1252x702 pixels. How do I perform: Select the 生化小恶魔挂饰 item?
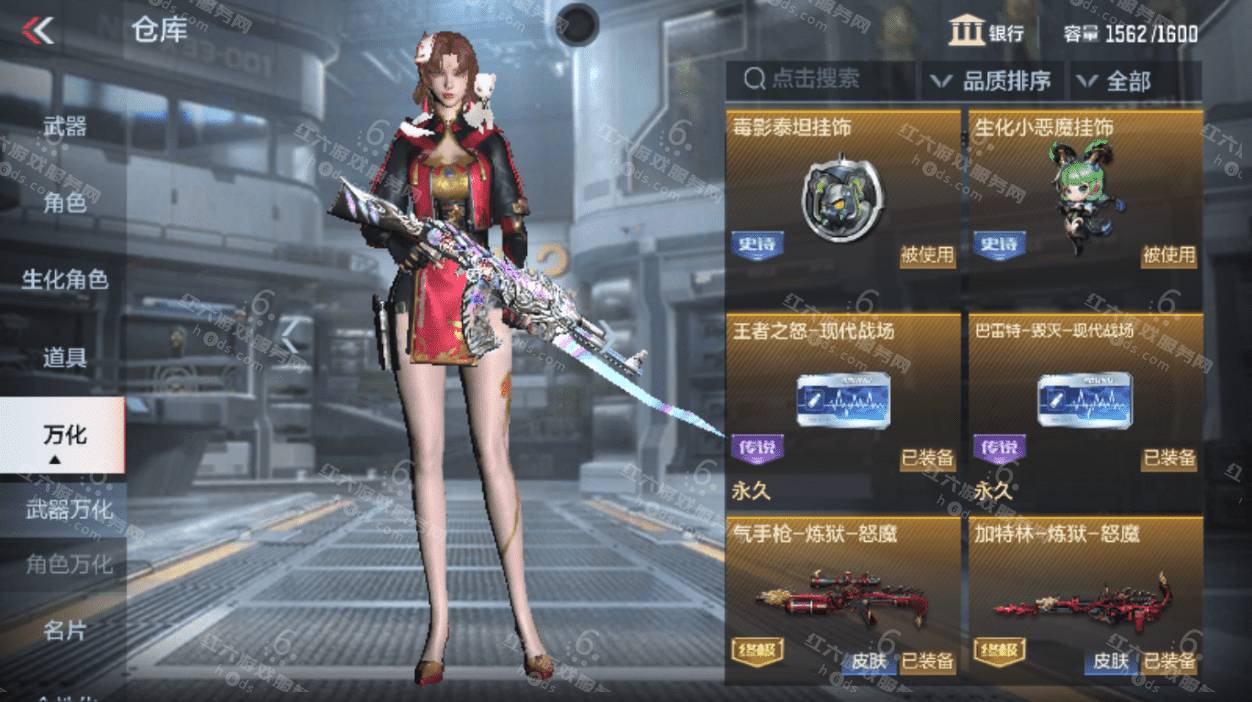tap(1084, 195)
